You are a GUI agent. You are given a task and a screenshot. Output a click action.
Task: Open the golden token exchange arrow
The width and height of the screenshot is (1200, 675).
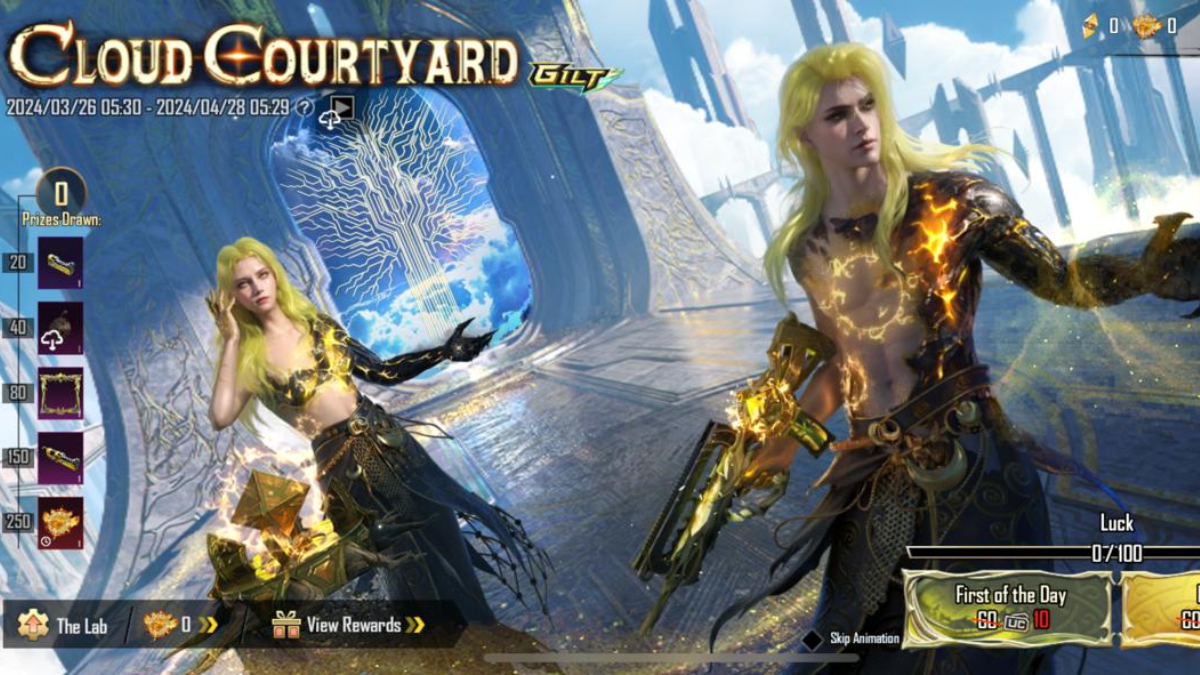(x=208, y=626)
